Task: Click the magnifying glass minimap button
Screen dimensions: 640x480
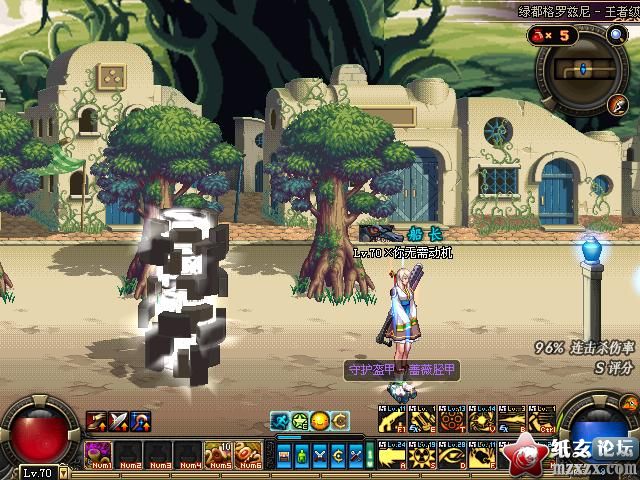Action: pos(617,34)
